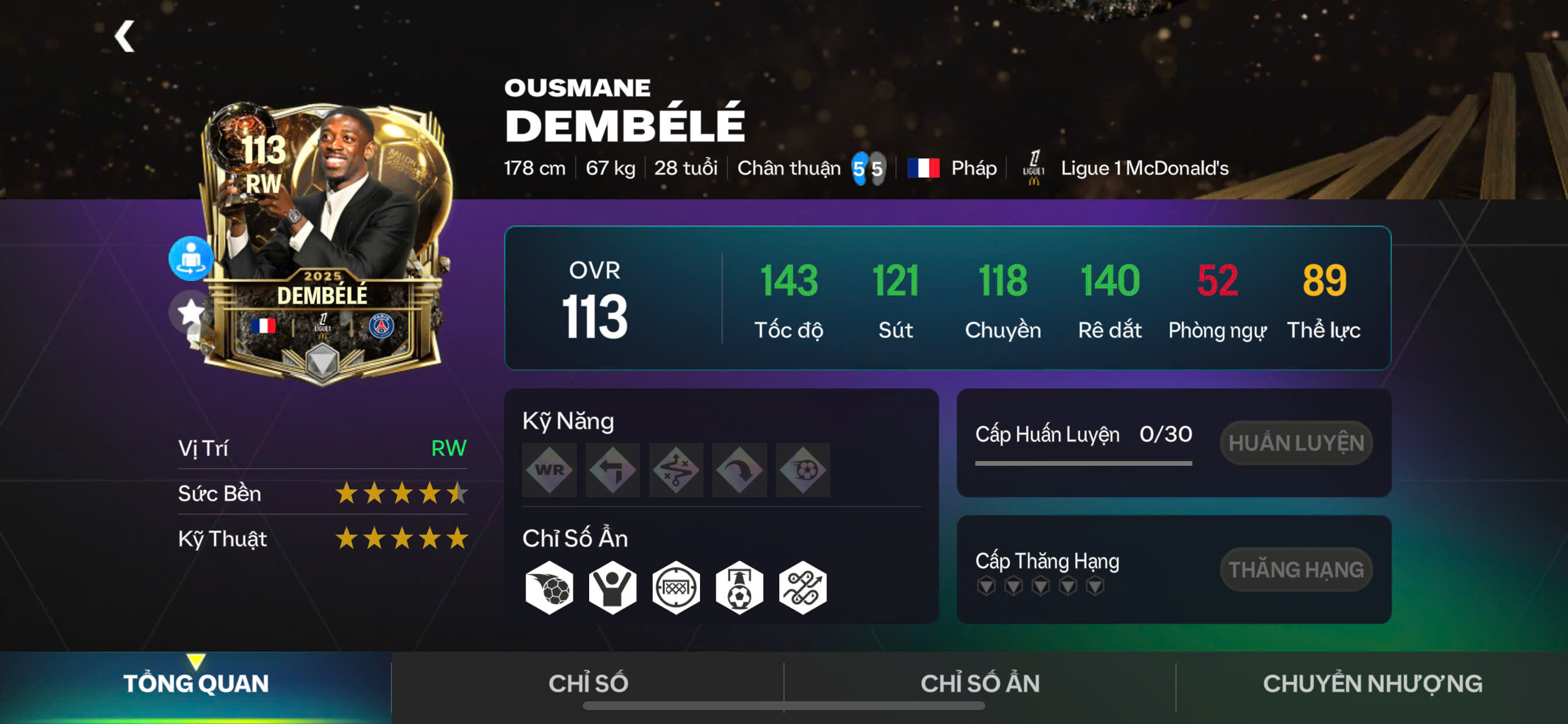View the celebrating player hidden trait
The height and width of the screenshot is (724, 1568).
tap(612, 588)
